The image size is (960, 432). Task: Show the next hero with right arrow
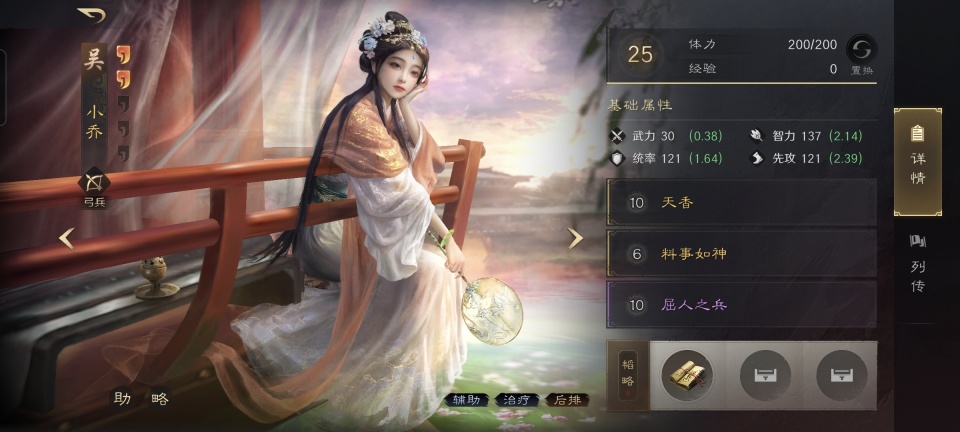coord(575,238)
